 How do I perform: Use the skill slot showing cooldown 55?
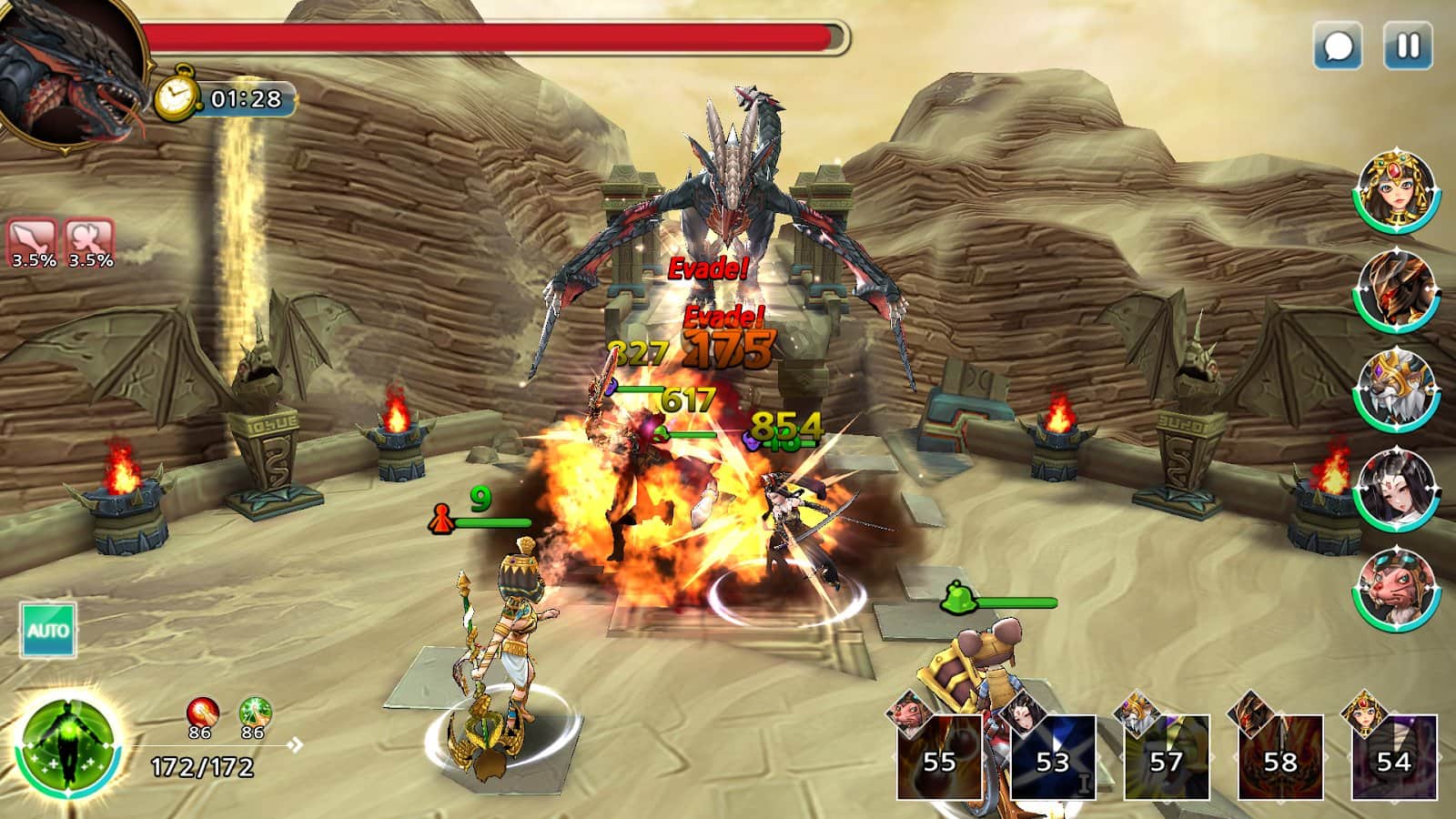click(x=940, y=757)
